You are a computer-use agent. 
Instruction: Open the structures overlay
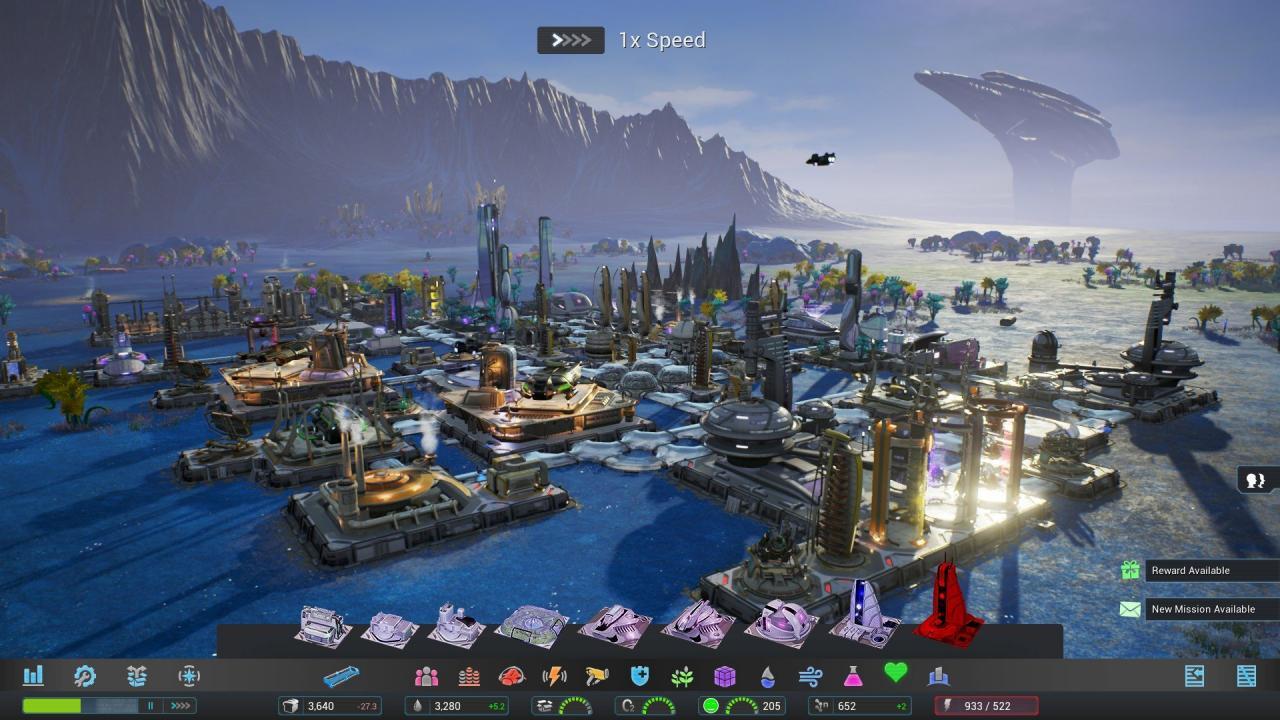coord(937,676)
